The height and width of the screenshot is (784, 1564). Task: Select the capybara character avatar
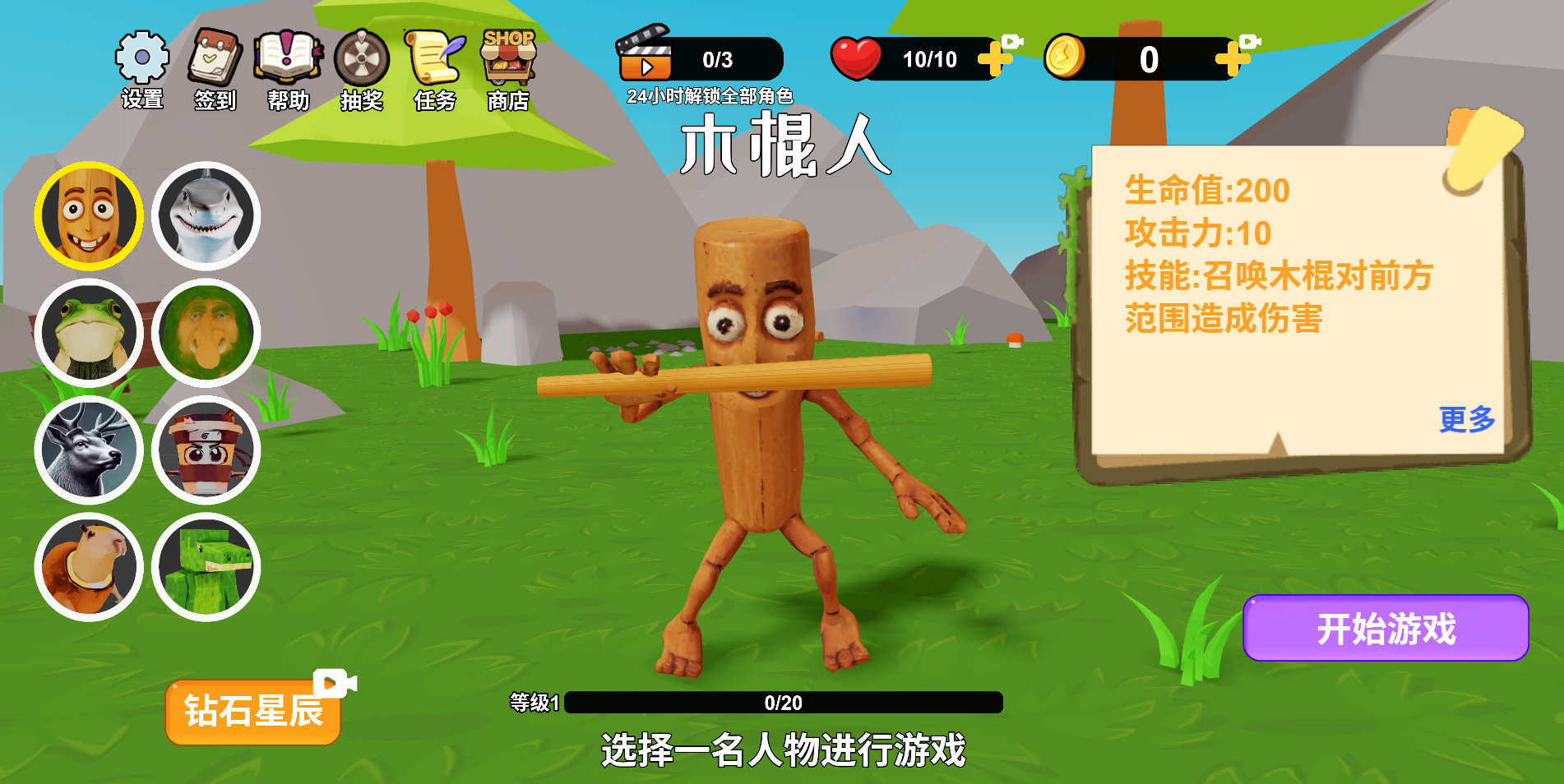[89, 565]
